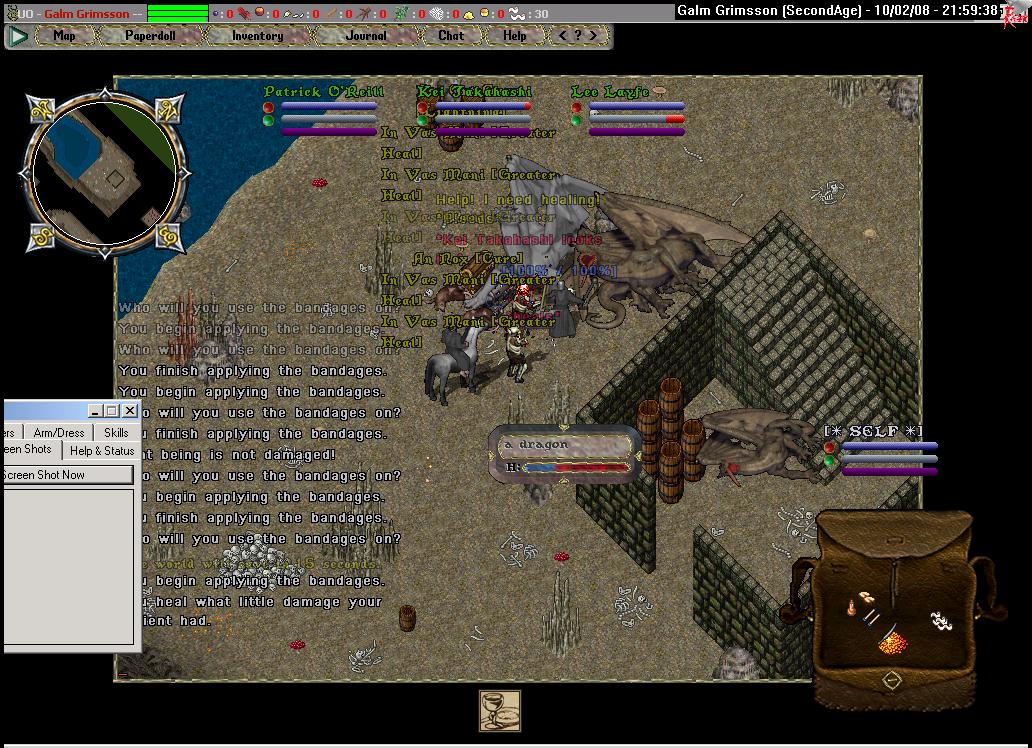This screenshot has height=748, width=1032.
Task: Open the Inventory menu button
Action: [257, 36]
